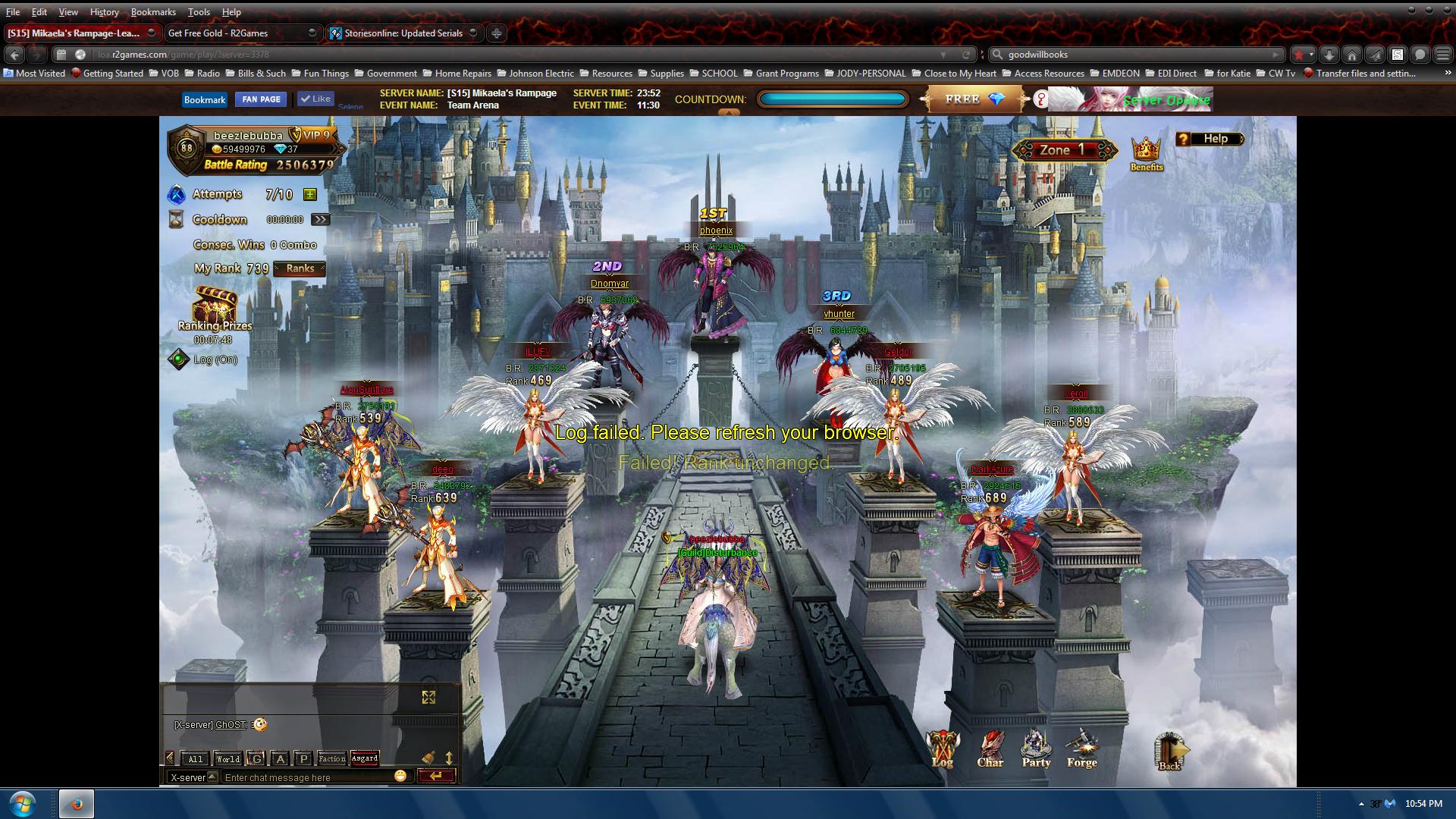
Task: Open the Zone 1 selector
Action: [1064, 150]
